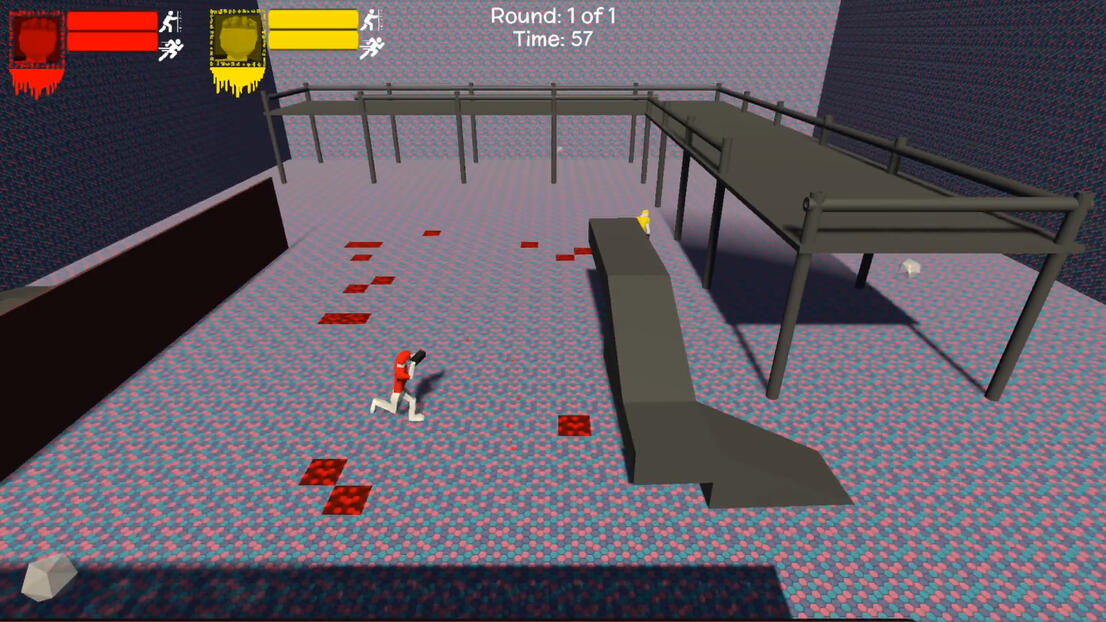The width and height of the screenshot is (1106, 622).
Task: Click yellow player's sprinting figure icon
Action: (x=371, y=47)
